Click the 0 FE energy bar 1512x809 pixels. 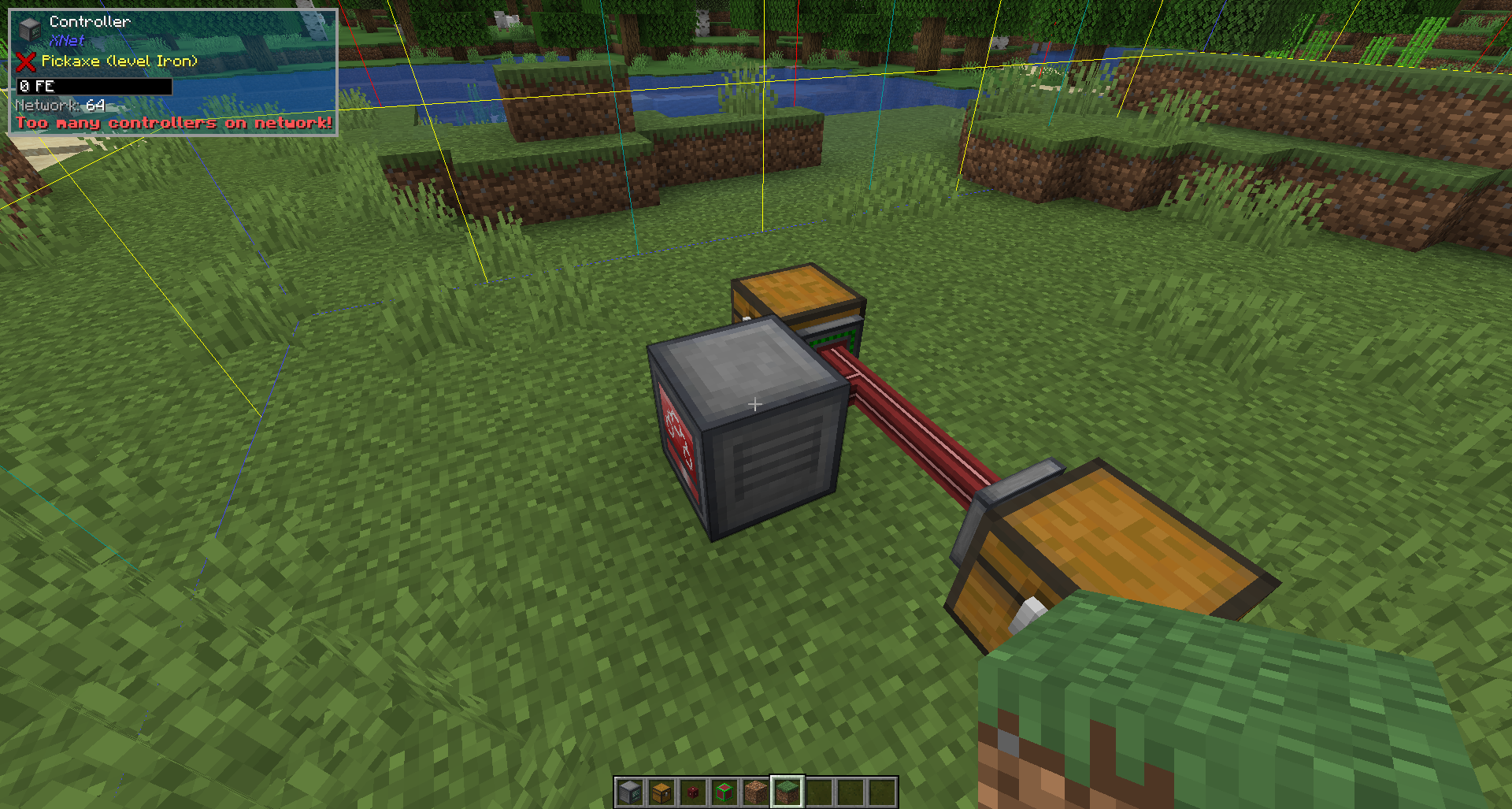[x=93, y=87]
